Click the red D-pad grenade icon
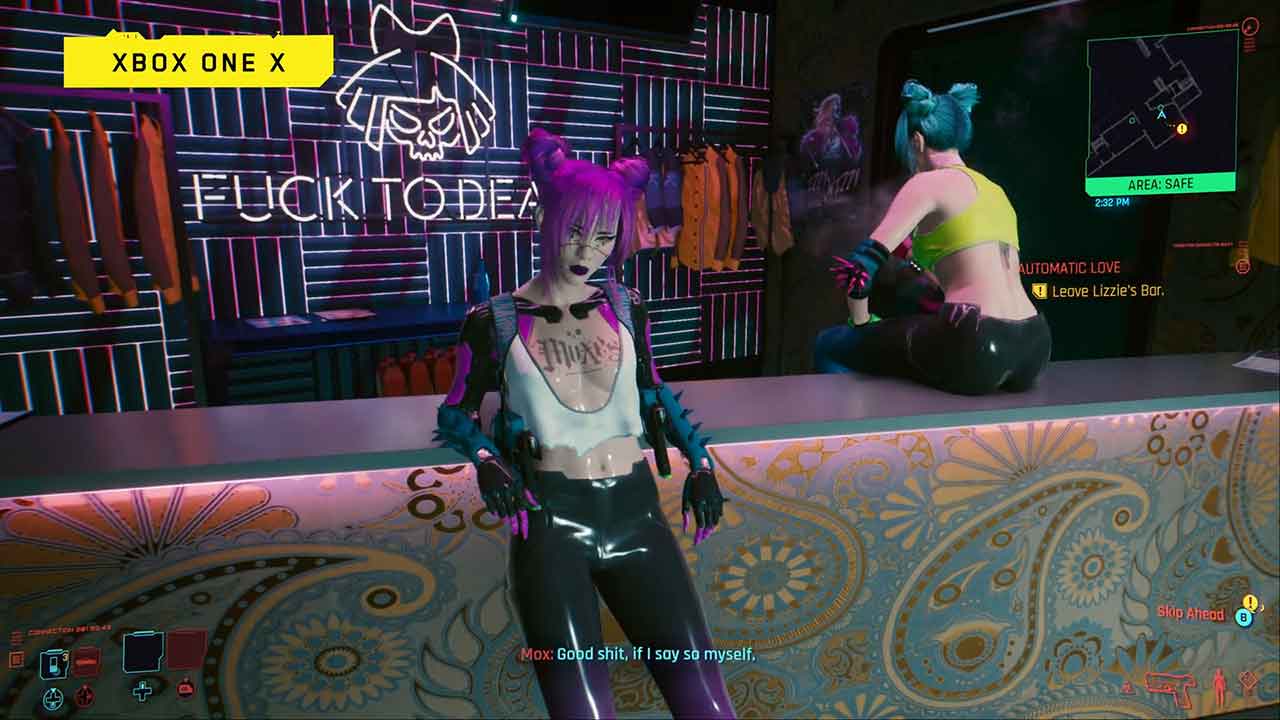Screen dimensions: 1280x720 [x=84, y=695]
